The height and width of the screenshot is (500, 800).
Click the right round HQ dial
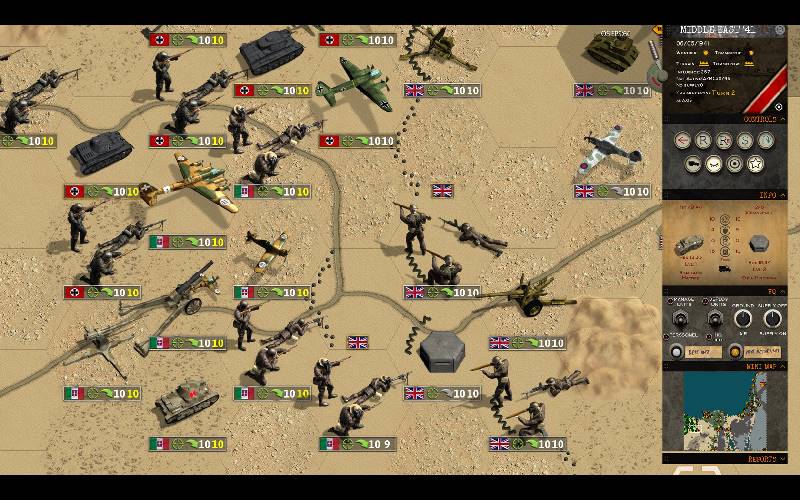772,320
